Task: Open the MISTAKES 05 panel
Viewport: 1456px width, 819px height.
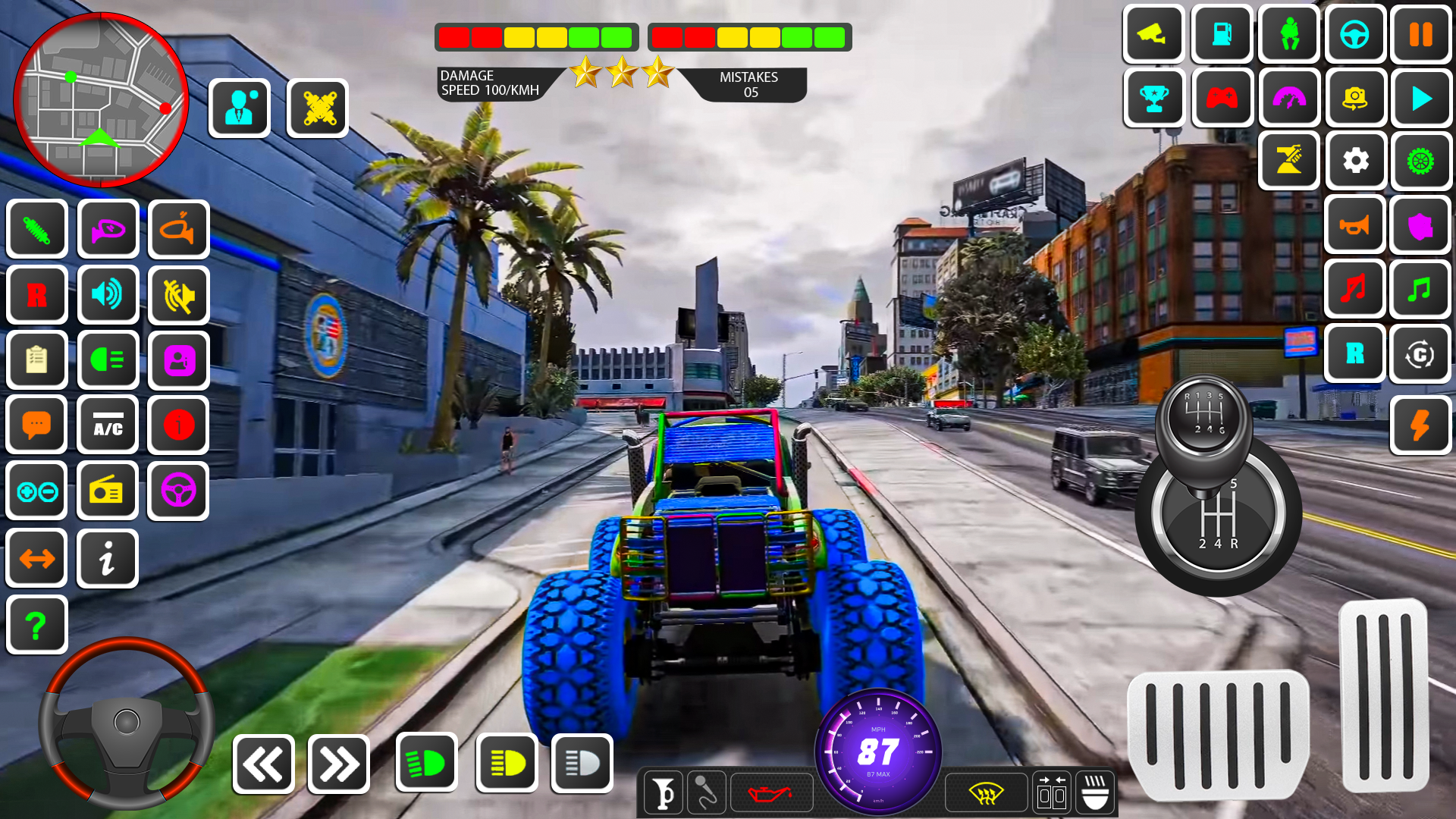Action: point(748,82)
